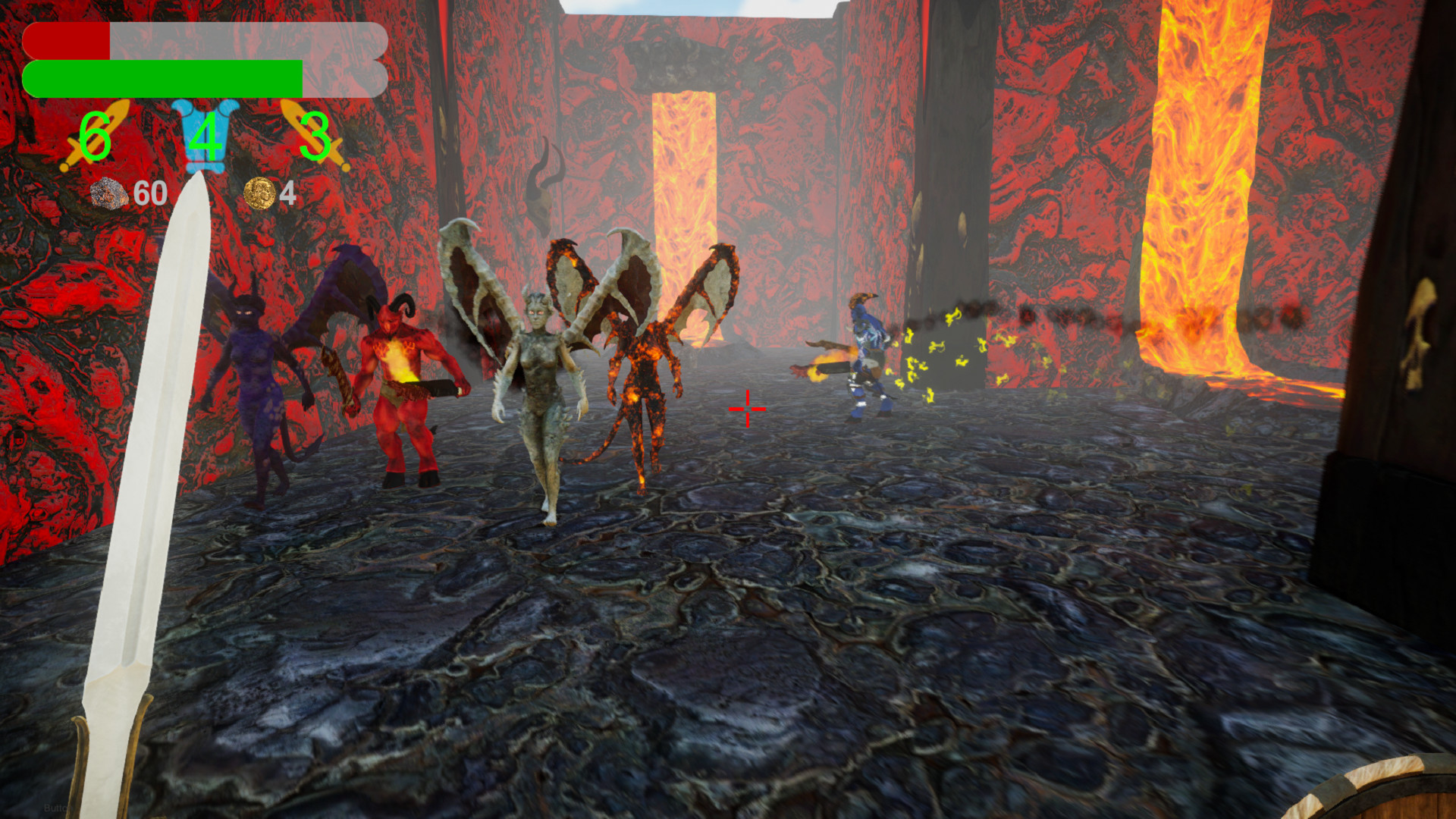Click the red health bar
Screen dimensions: 1456x819
pos(68,42)
